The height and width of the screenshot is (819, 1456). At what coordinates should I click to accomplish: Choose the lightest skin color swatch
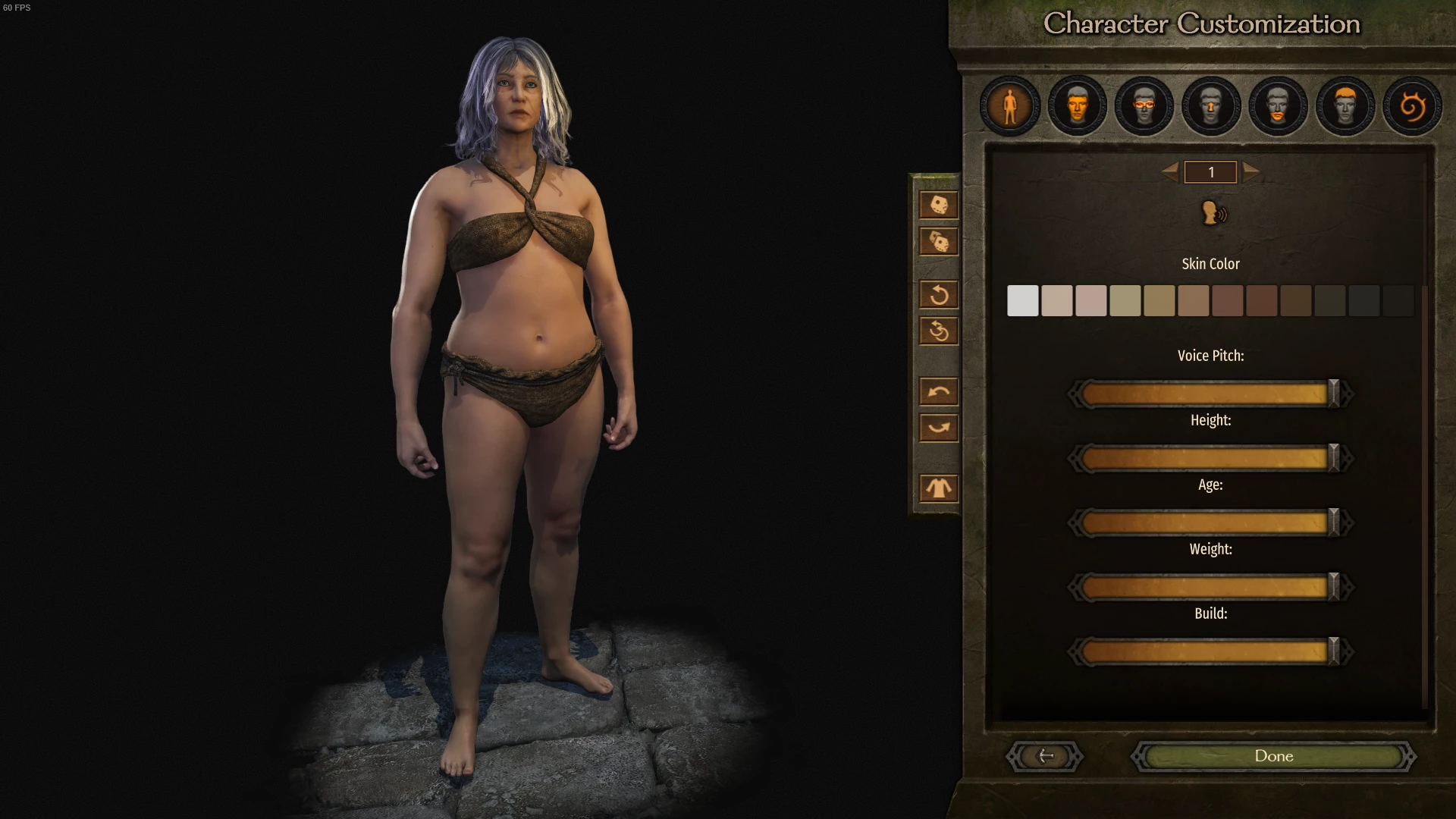[1022, 301]
